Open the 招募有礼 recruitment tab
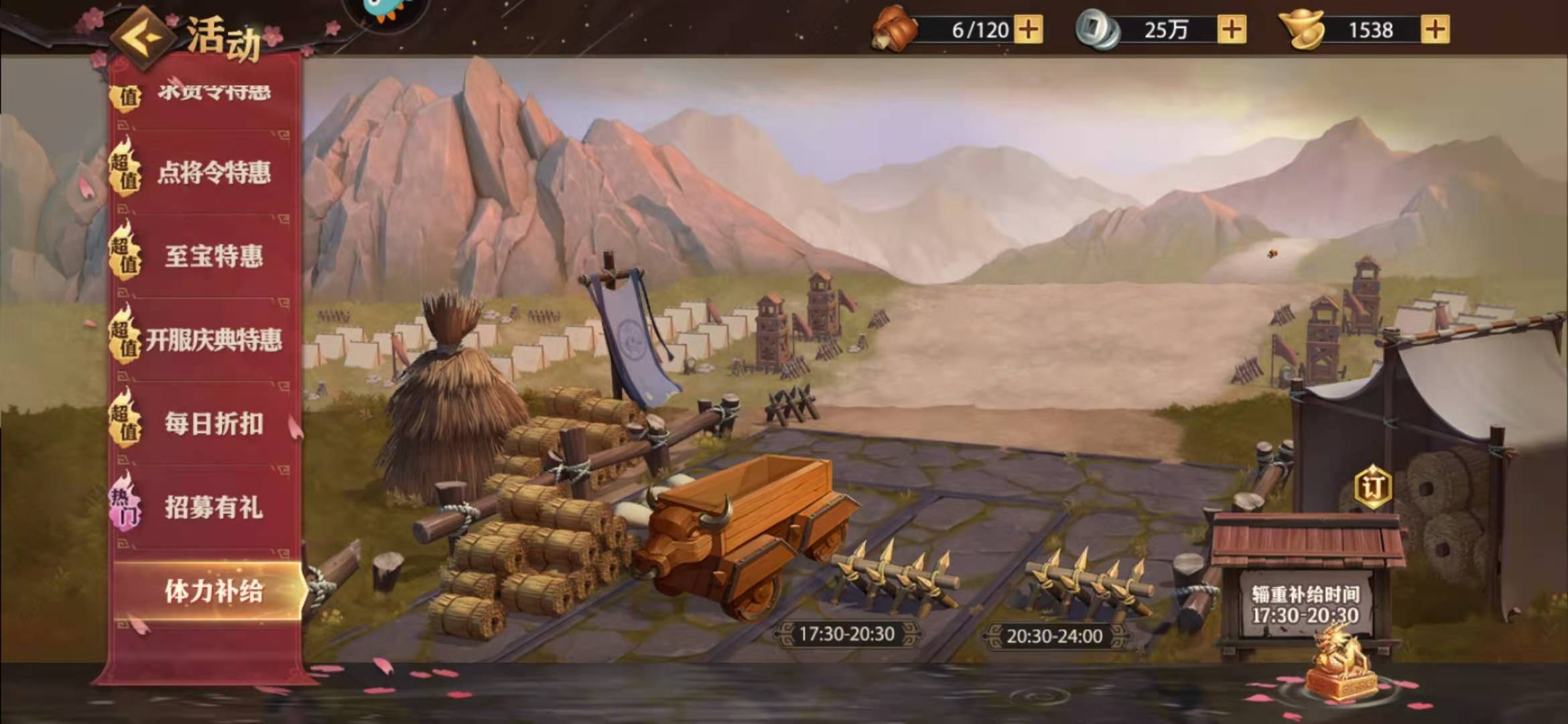The image size is (1568, 724). click(212, 507)
